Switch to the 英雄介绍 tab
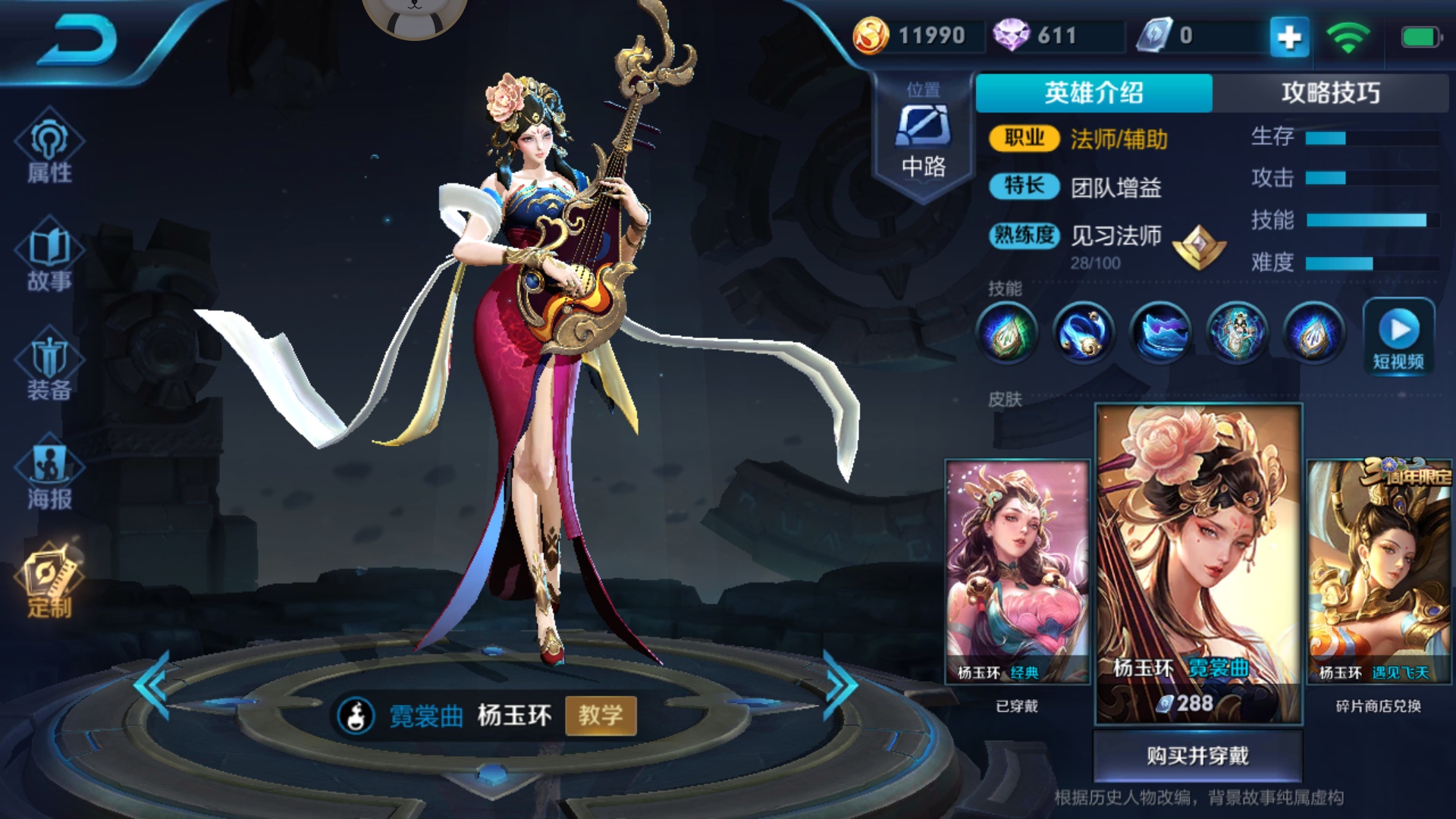Image resolution: width=1456 pixels, height=819 pixels. point(1096,91)
